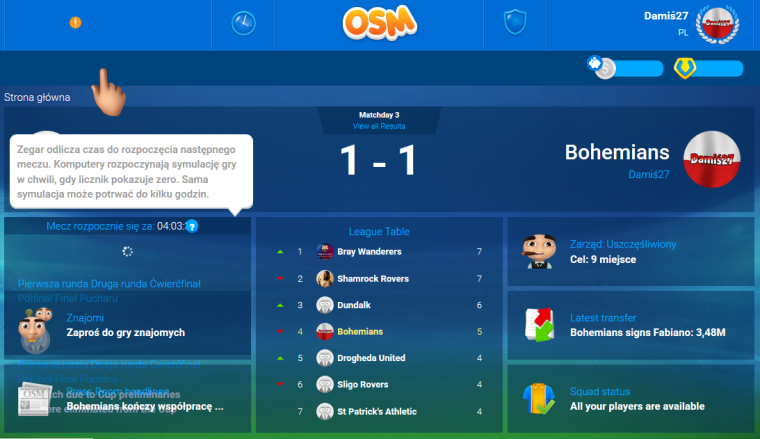The width and height of the screenshot is (760, 439).
Task: Open the Latest transfer panel
Action: point(630,325)
